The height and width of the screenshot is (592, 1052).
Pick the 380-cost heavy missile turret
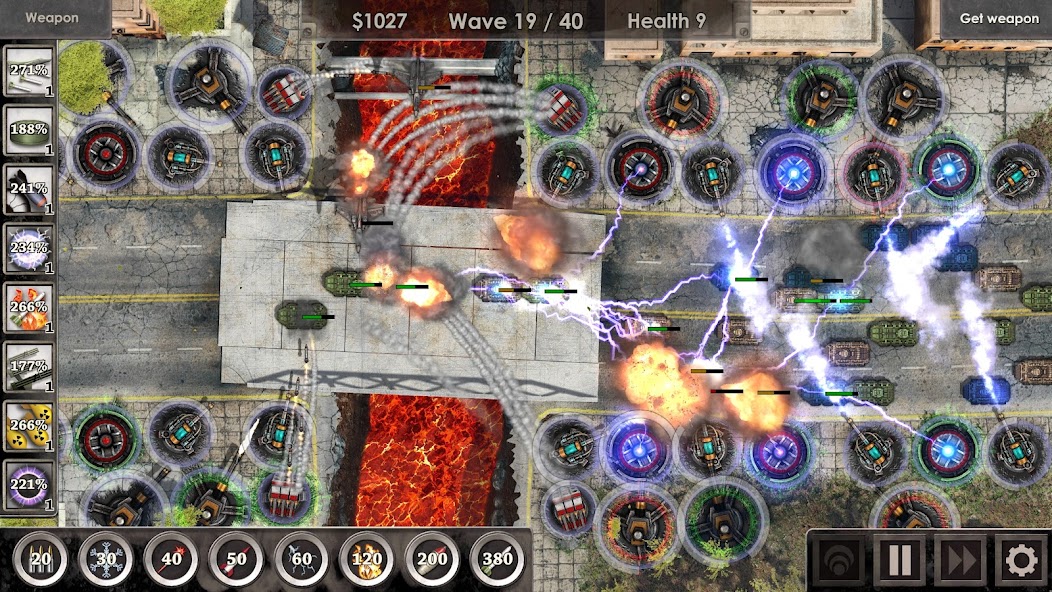click(497, 558)
